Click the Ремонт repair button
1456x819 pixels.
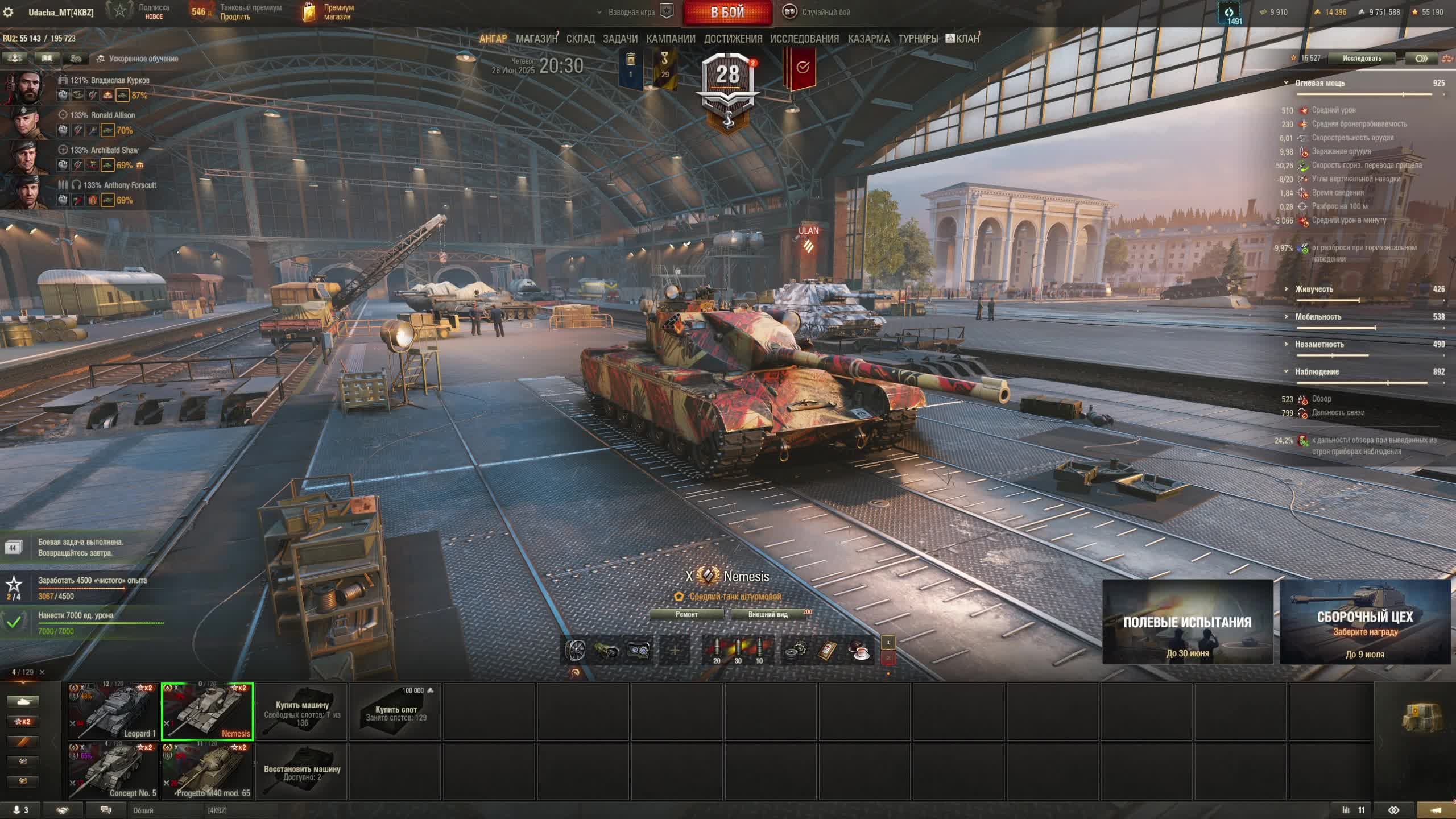(686, 614)
